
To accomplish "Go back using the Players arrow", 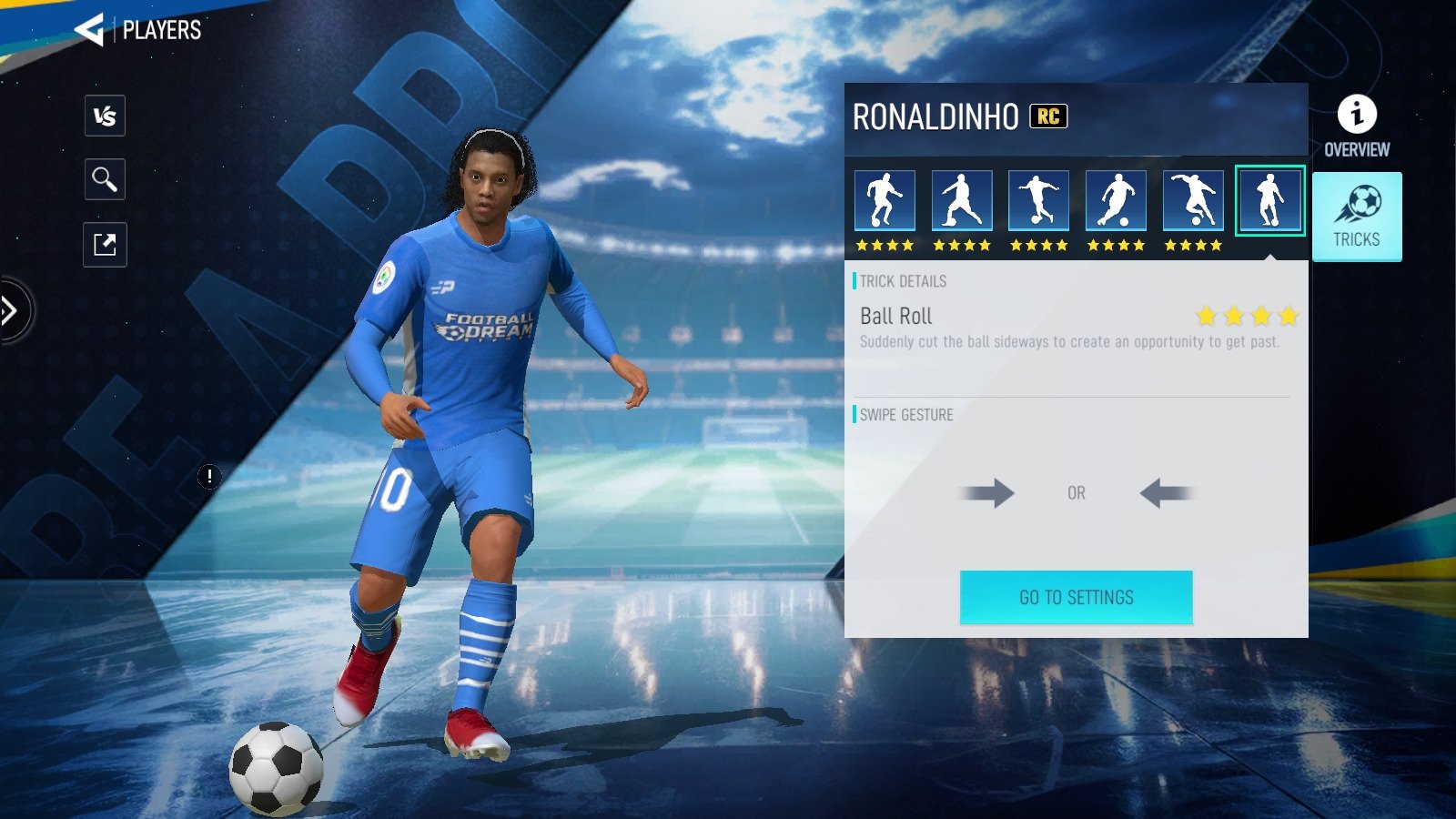I will (90, 30).
